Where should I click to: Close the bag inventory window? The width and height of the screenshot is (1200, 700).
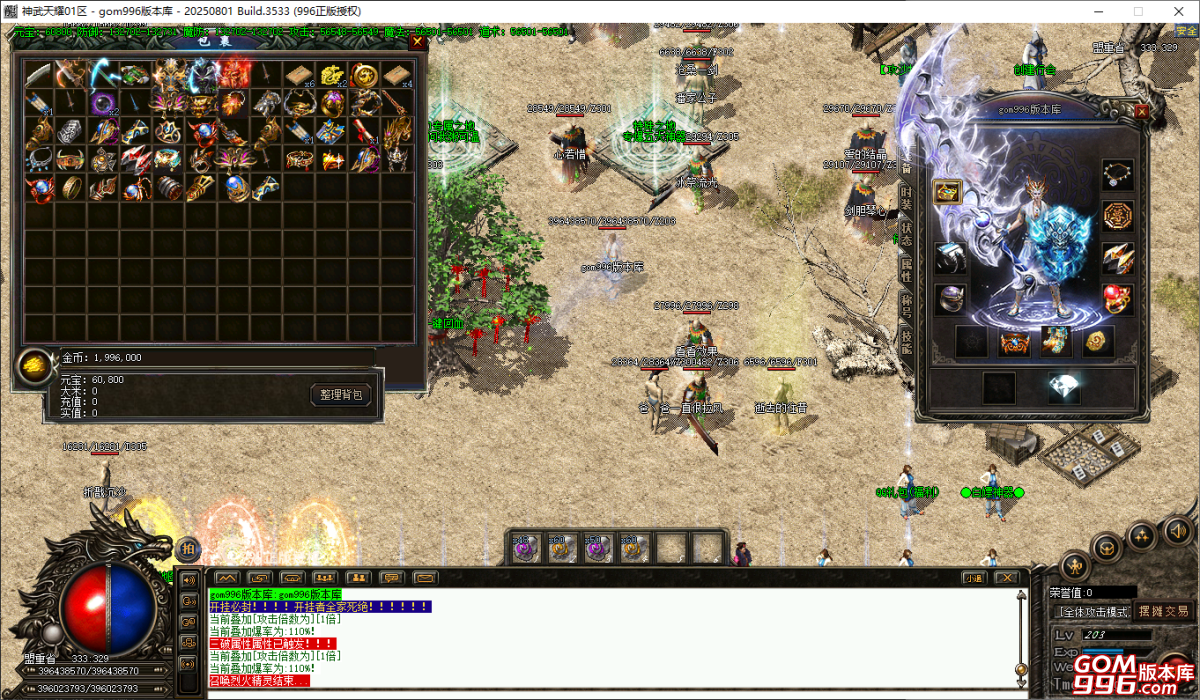point(418,42)
